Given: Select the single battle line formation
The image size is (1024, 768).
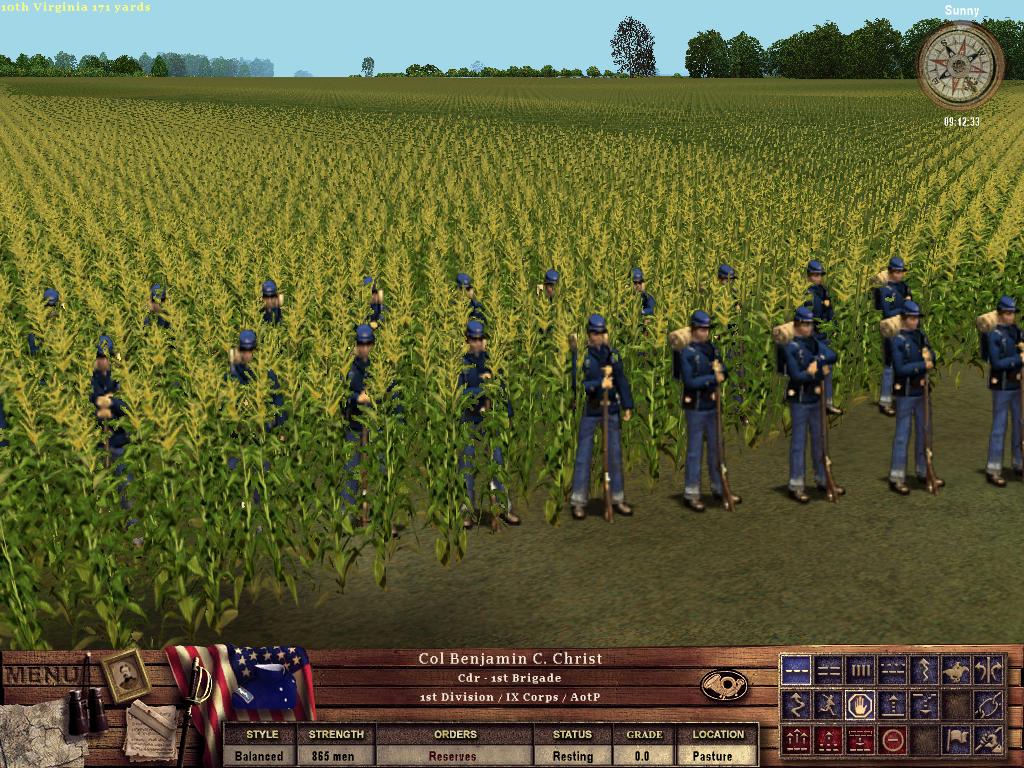Looking at the screenshot, I should (x=797, y=670).
